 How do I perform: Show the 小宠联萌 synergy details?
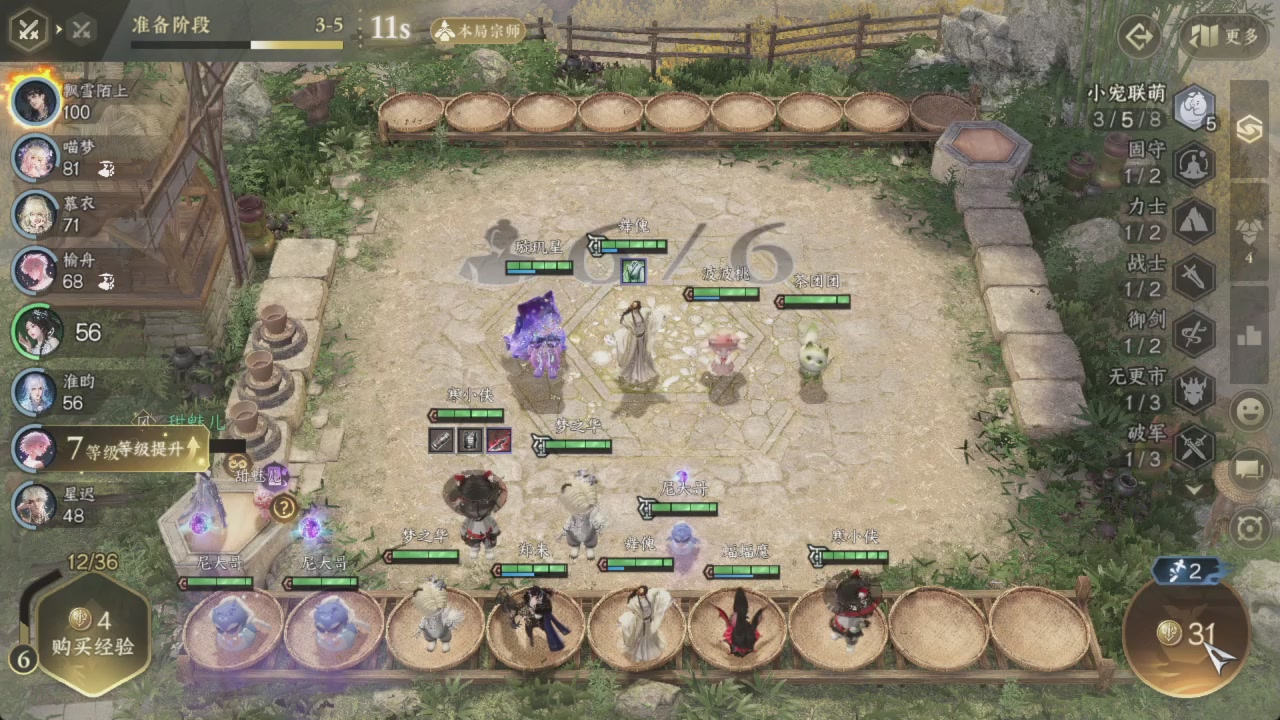[1193, 107]
